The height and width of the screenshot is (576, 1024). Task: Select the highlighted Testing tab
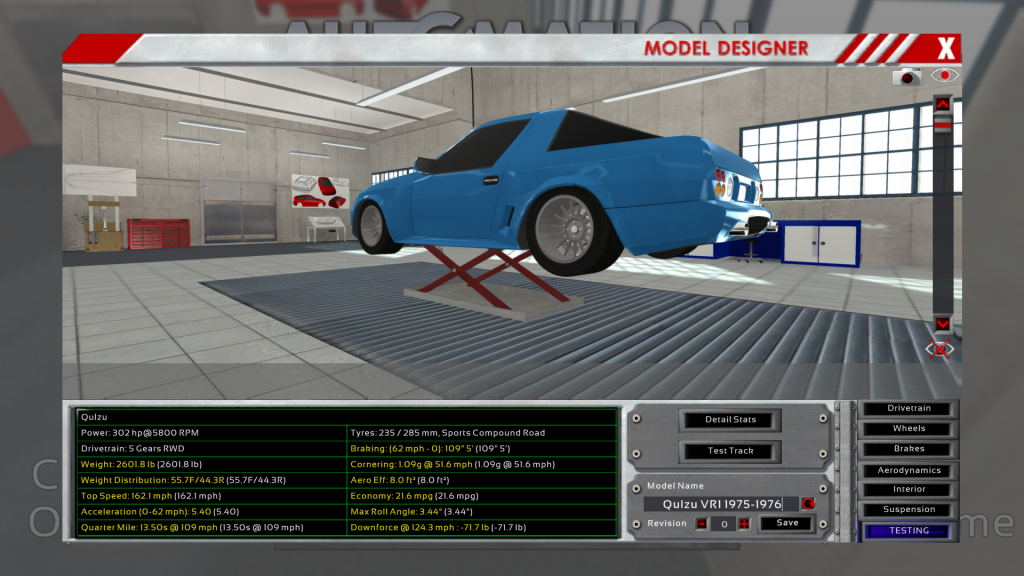point(908,531)
